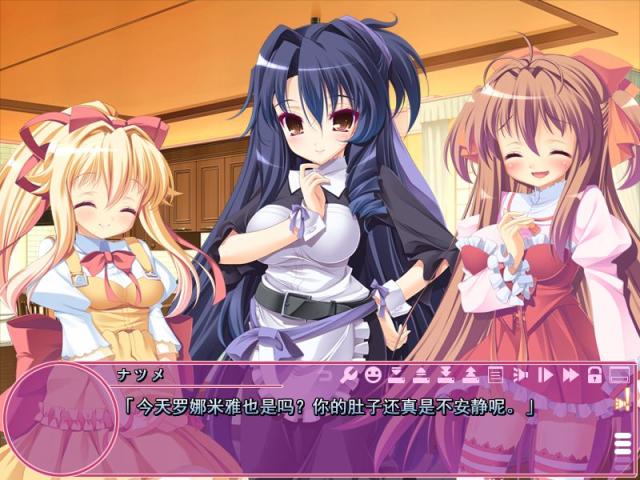Screen dimensions: 640x480
Task: Save game with the single down-arrow icon
Action: click(x=397, y=375)
